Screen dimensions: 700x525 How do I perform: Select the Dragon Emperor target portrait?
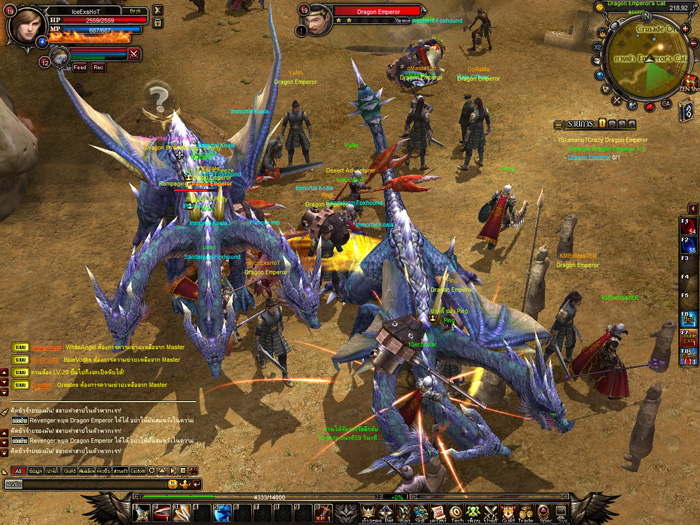319,19
